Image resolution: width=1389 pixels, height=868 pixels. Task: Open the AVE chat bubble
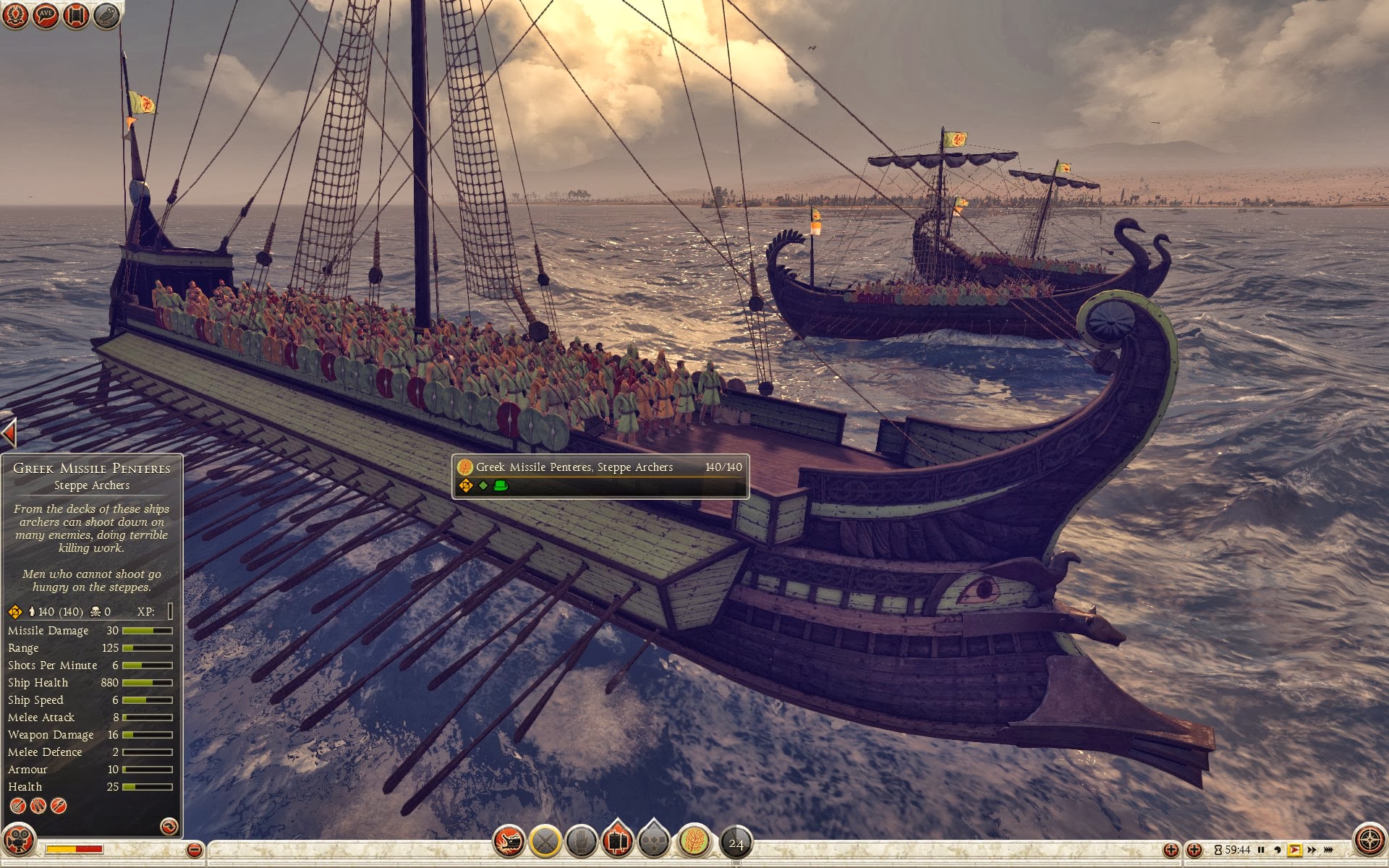(46, 15)
